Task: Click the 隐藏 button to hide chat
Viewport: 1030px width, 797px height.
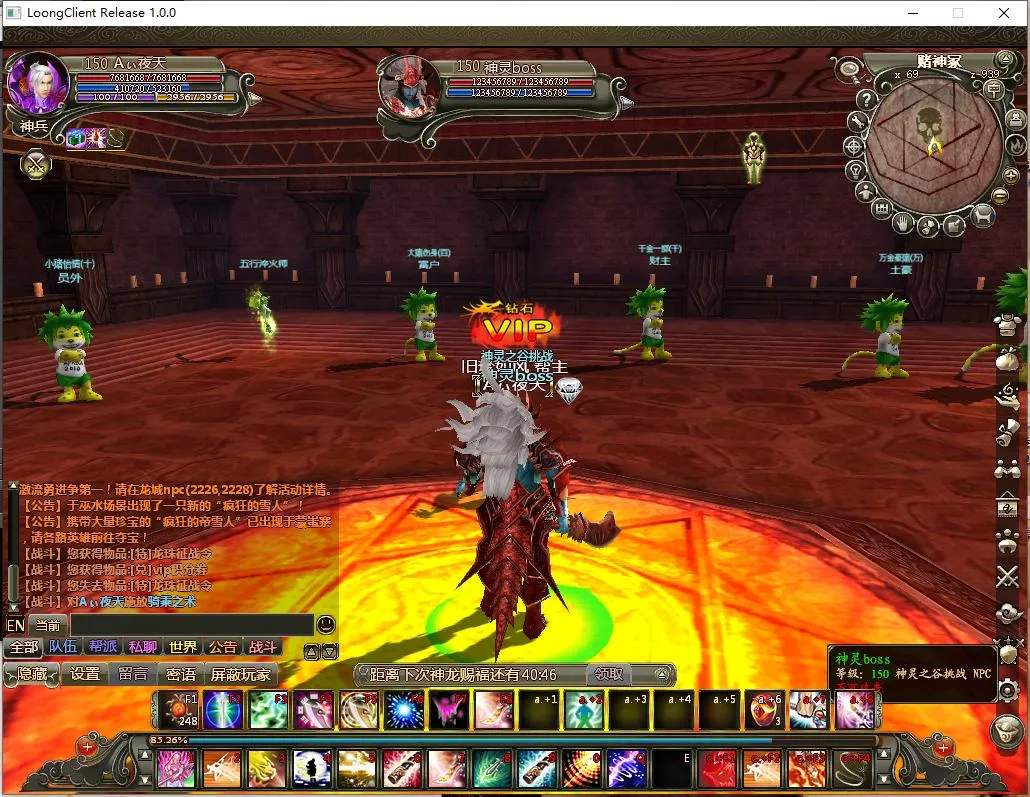Action: tap(31, 674)
